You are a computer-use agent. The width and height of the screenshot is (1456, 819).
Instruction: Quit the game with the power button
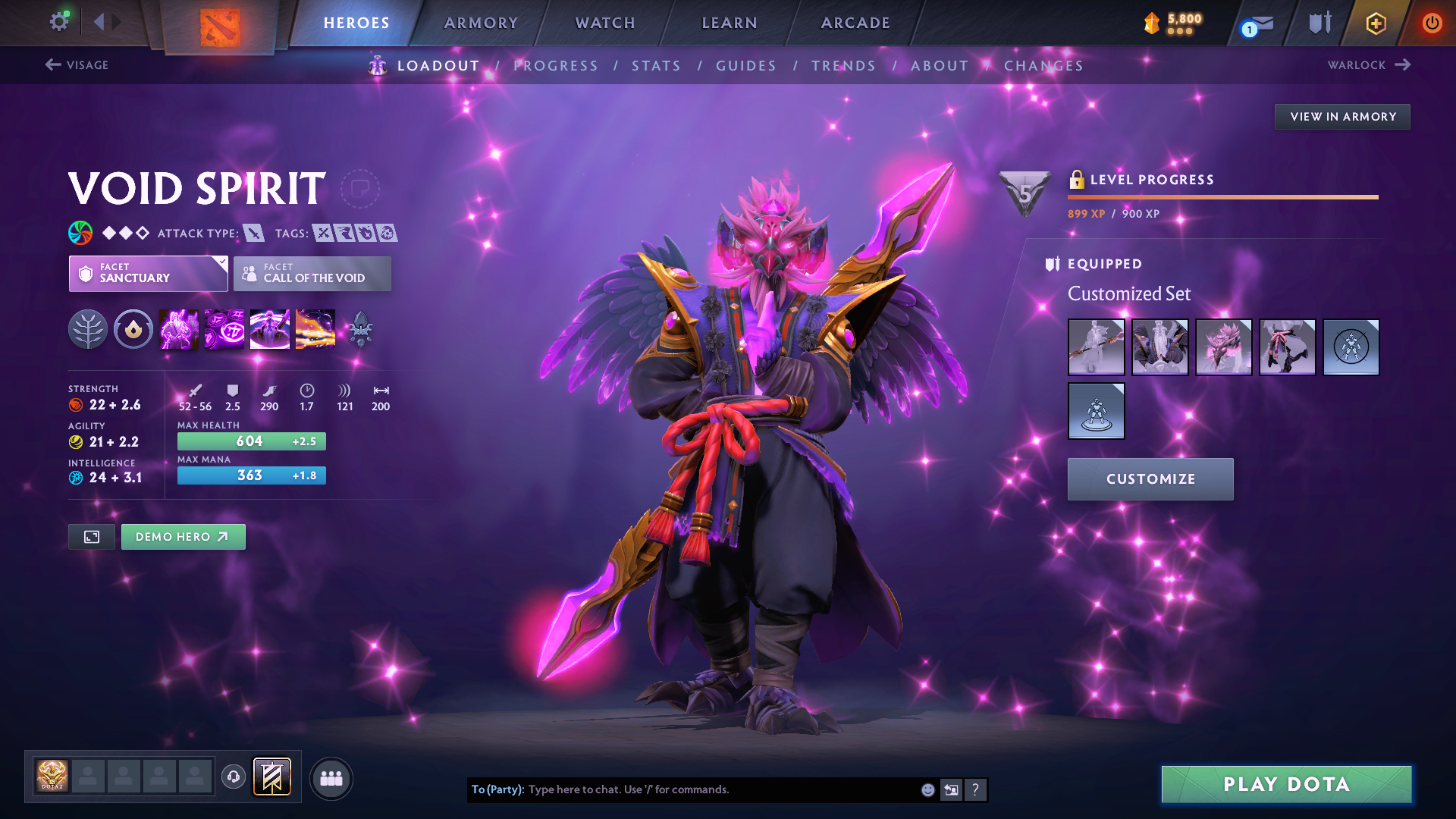[1432, 23]
